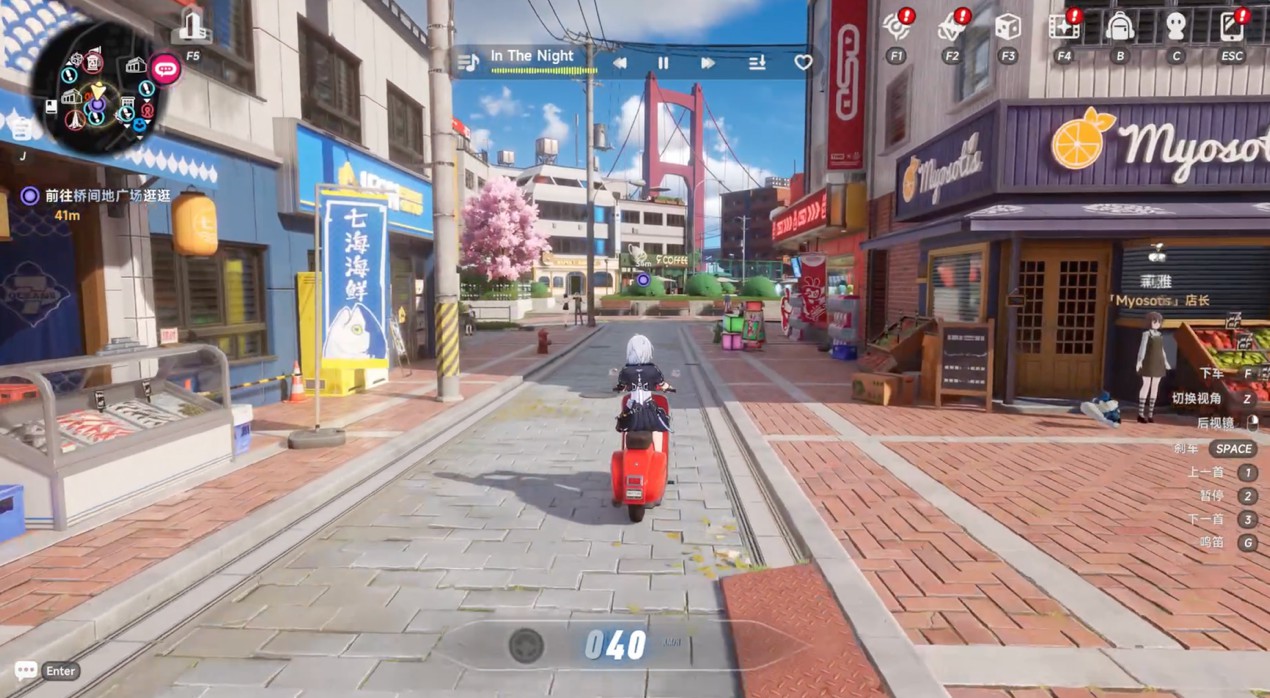
Task: Pause the In The Night music track
Action: click(x=663, y=63)
